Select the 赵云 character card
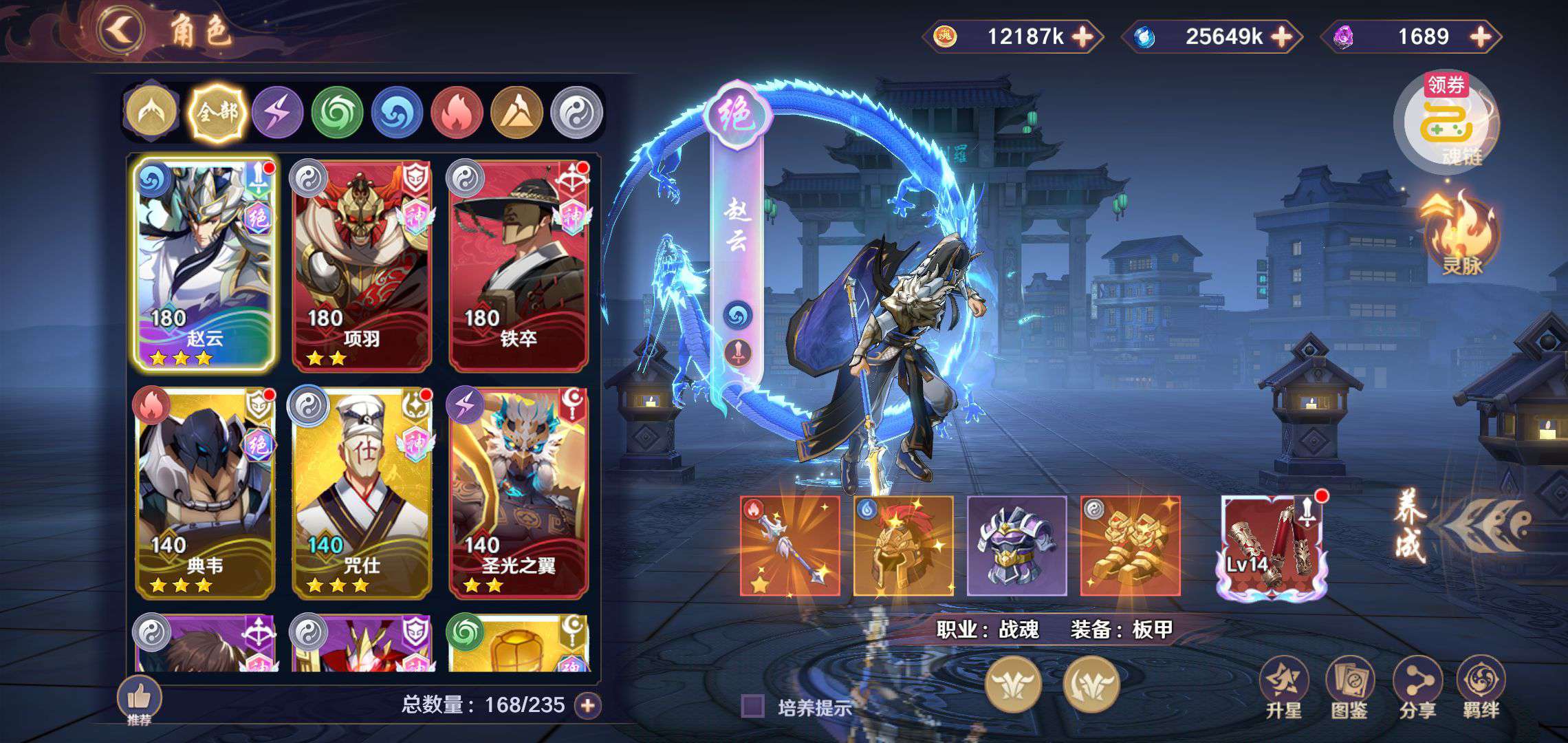This screenshot has height=743, width=1568. 205,264
